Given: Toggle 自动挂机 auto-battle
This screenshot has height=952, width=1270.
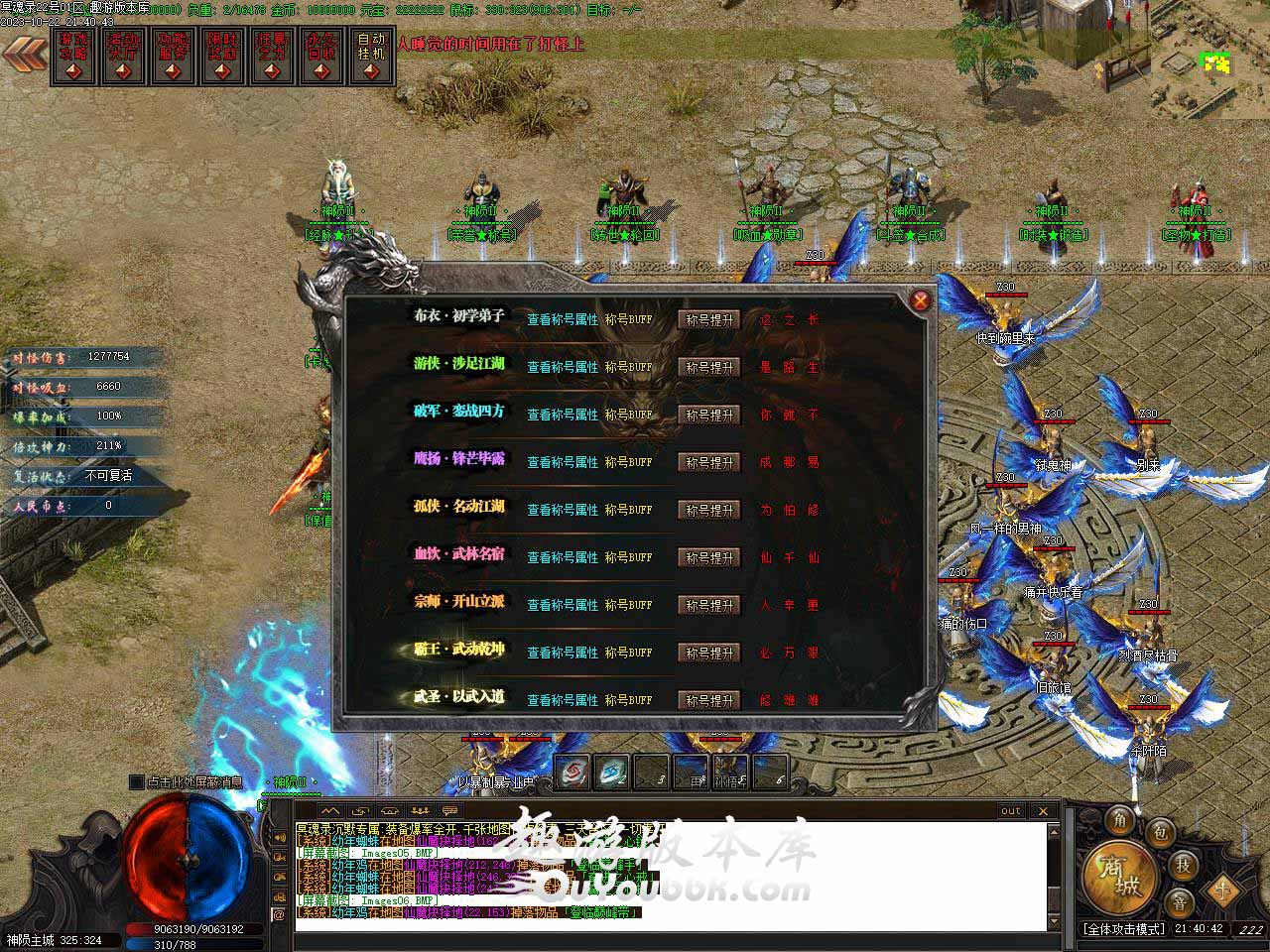Looking at the screenshot, I should point(371,56).
